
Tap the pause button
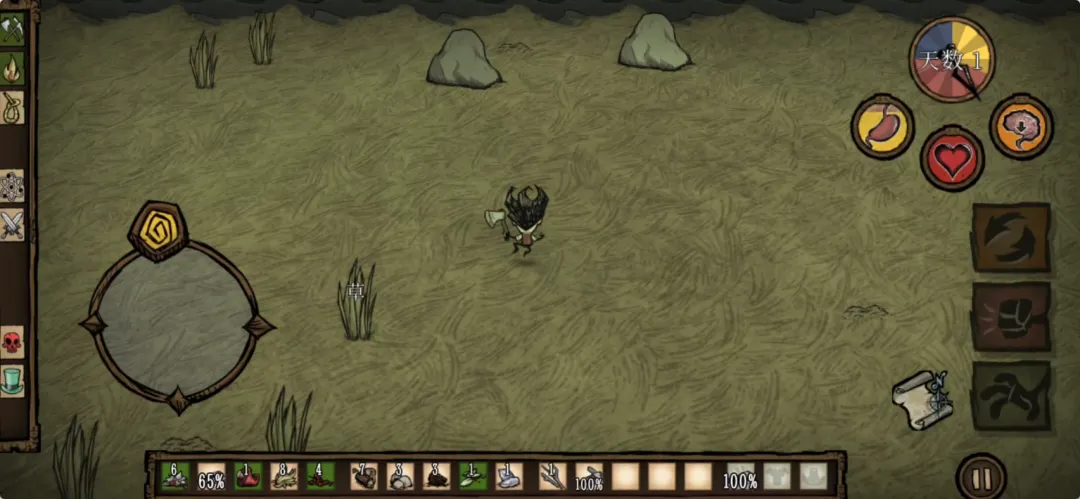[981, 478]
